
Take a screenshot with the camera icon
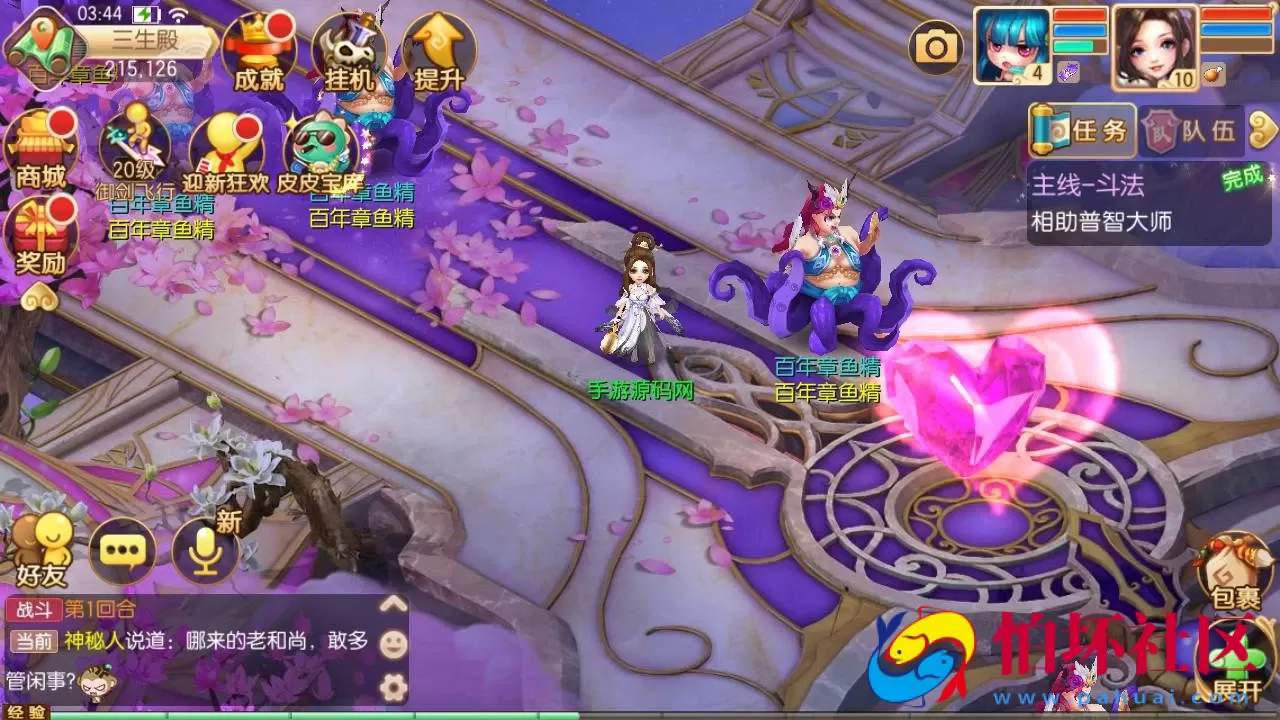point(935,45)
